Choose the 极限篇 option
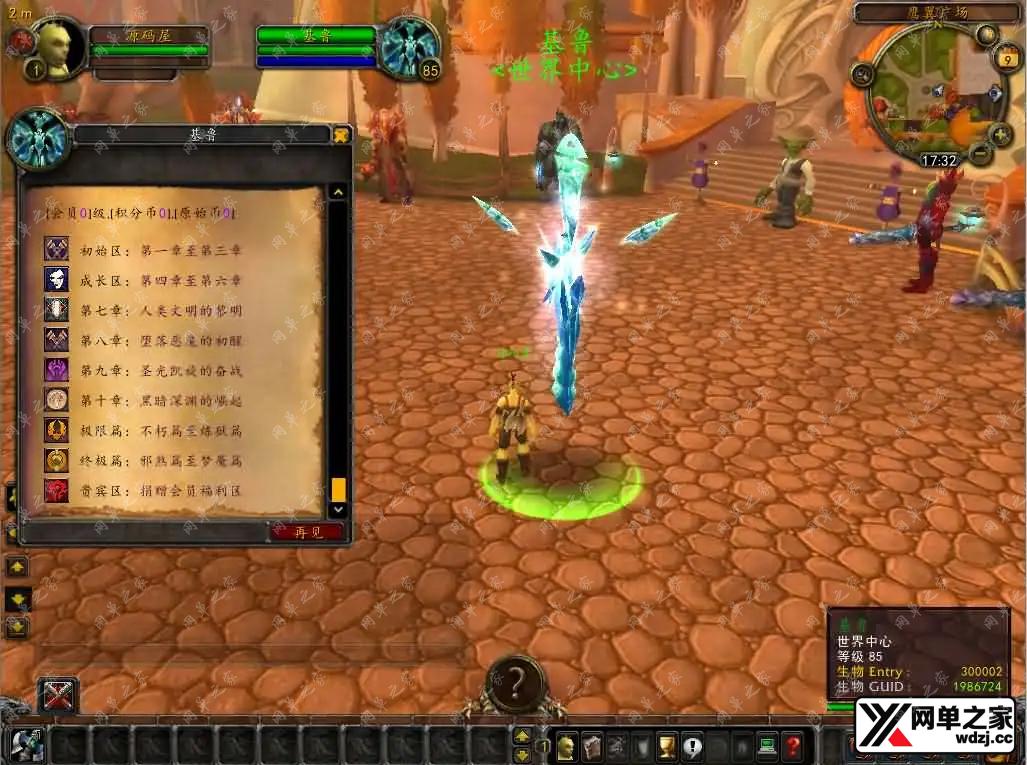The width and height of the screenshot is (1027, 765). (160, 431)
